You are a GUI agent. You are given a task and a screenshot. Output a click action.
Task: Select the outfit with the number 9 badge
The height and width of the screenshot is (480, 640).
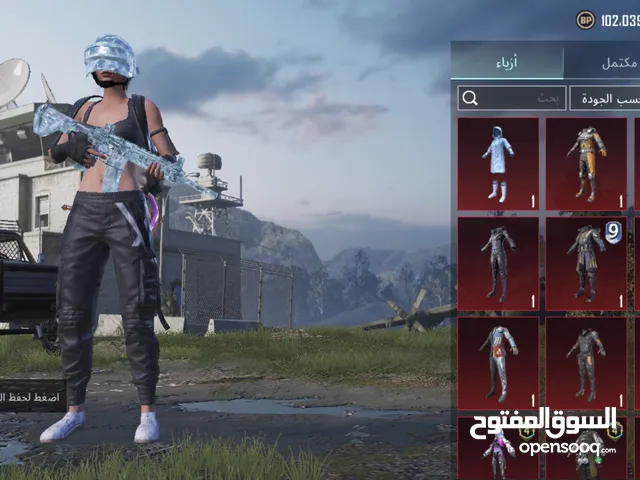(x=586, y=264)
